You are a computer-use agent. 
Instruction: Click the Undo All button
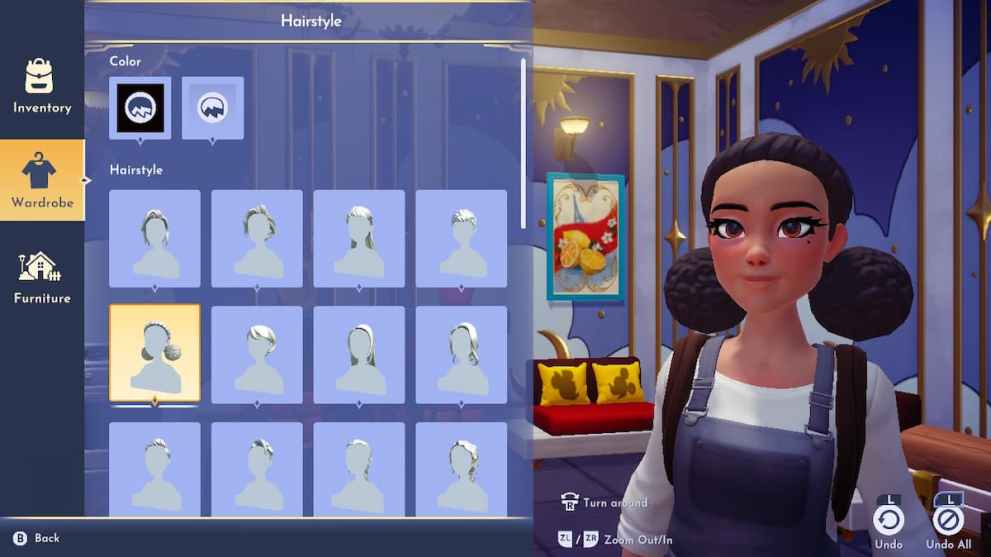click(x=948, y=520)
